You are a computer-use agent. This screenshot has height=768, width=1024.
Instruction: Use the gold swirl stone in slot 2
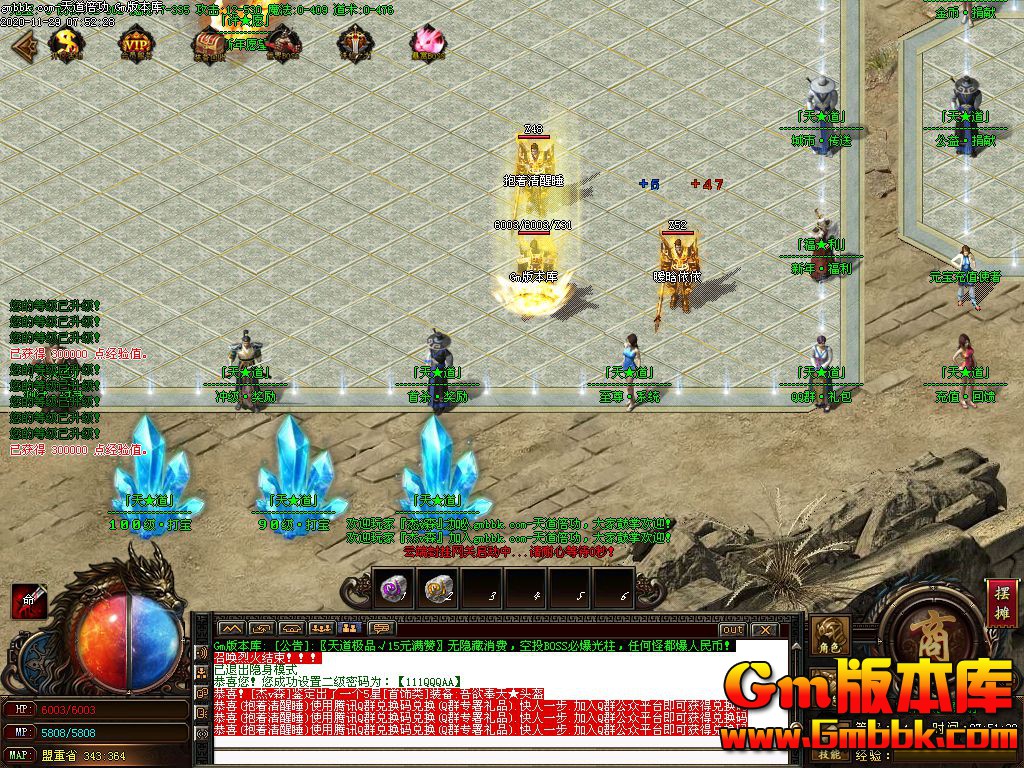click(436, 587)
